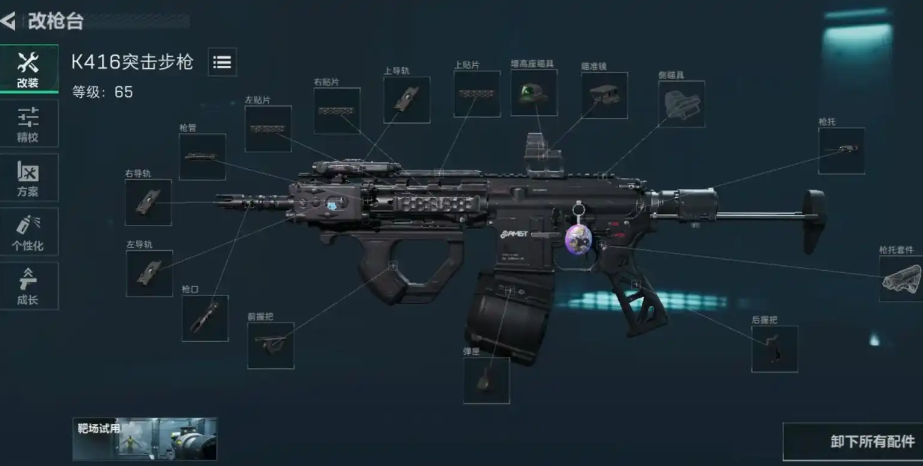Viewport: 923px width, 466px height.
Task: Open the list menu beside K416突击步枪
Action: click(x=222, y=62)
